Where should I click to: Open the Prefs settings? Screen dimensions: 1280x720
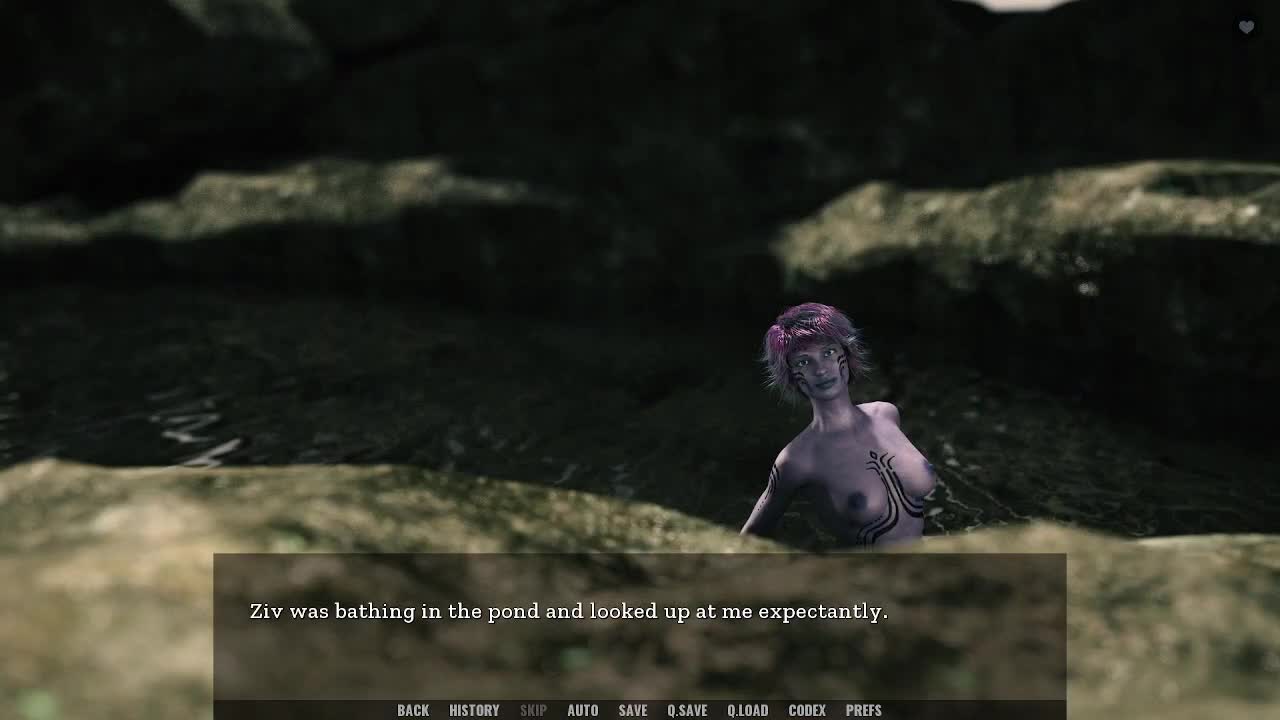(x=864, y=710)
